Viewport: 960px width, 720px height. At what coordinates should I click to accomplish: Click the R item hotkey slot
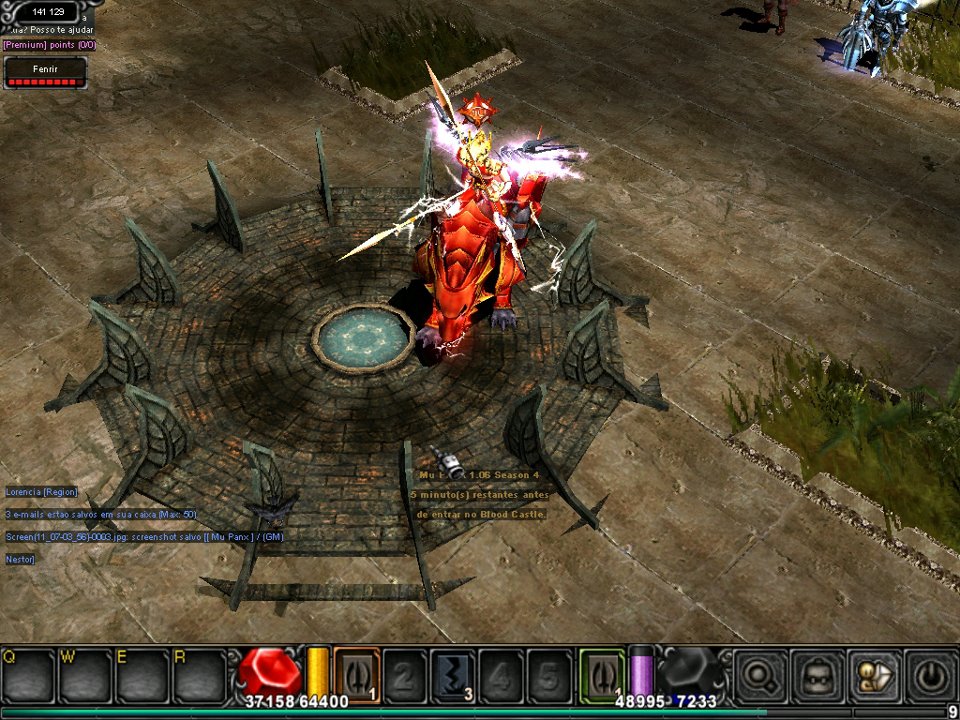pos(199,676)
